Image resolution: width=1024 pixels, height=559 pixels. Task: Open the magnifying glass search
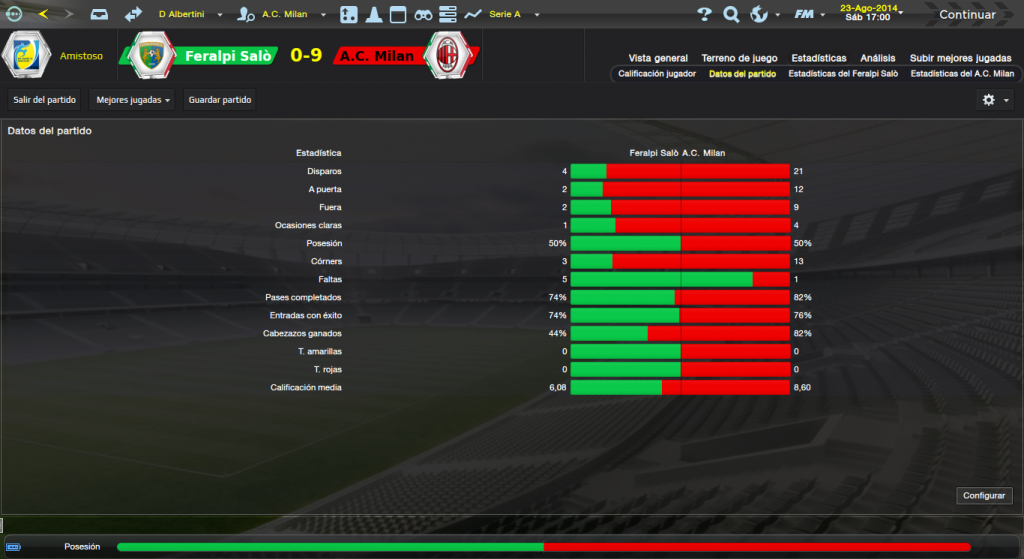(731, 15)
